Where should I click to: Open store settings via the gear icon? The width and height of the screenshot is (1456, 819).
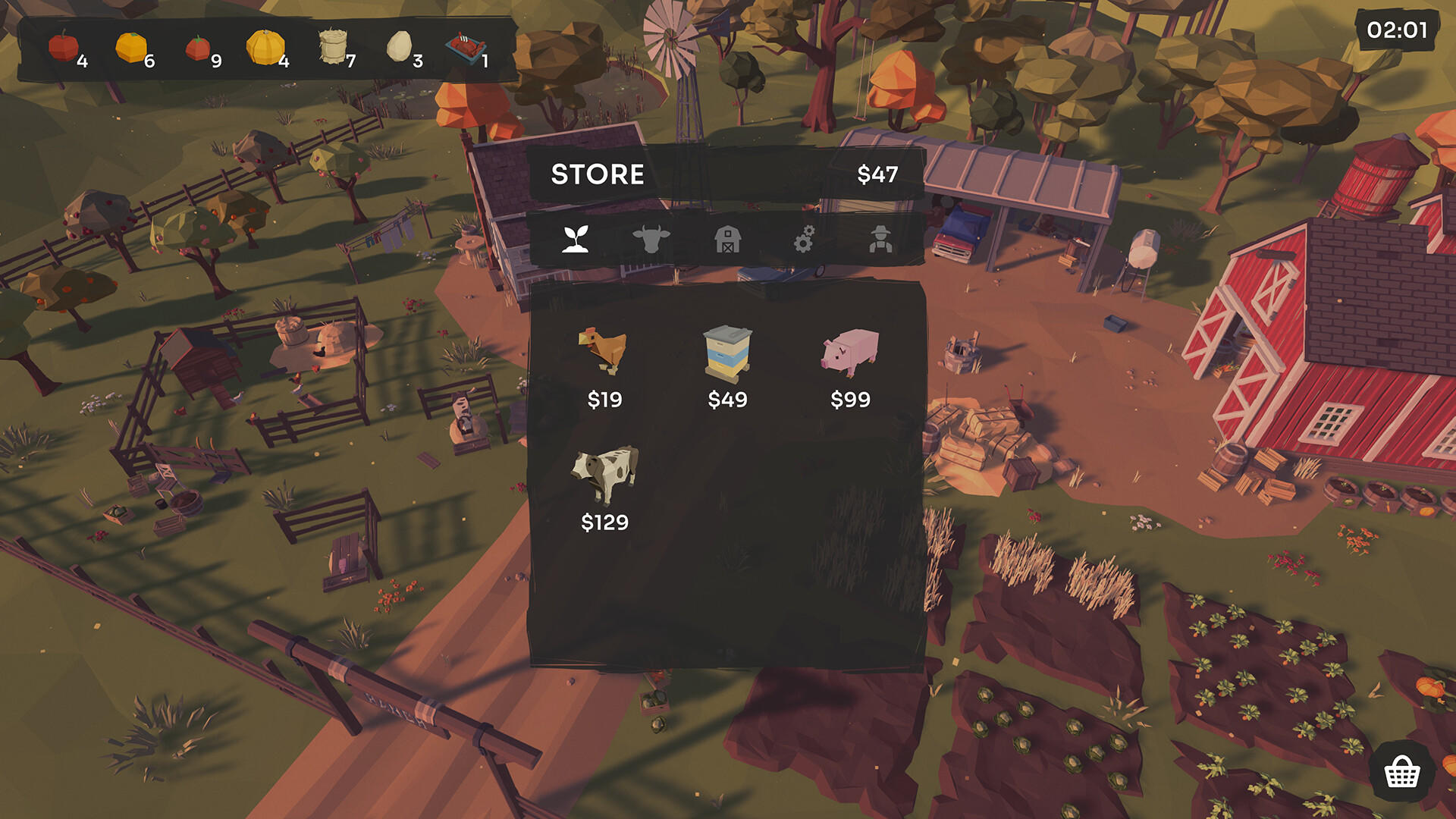pyautogui.click(x=805, y=240)
